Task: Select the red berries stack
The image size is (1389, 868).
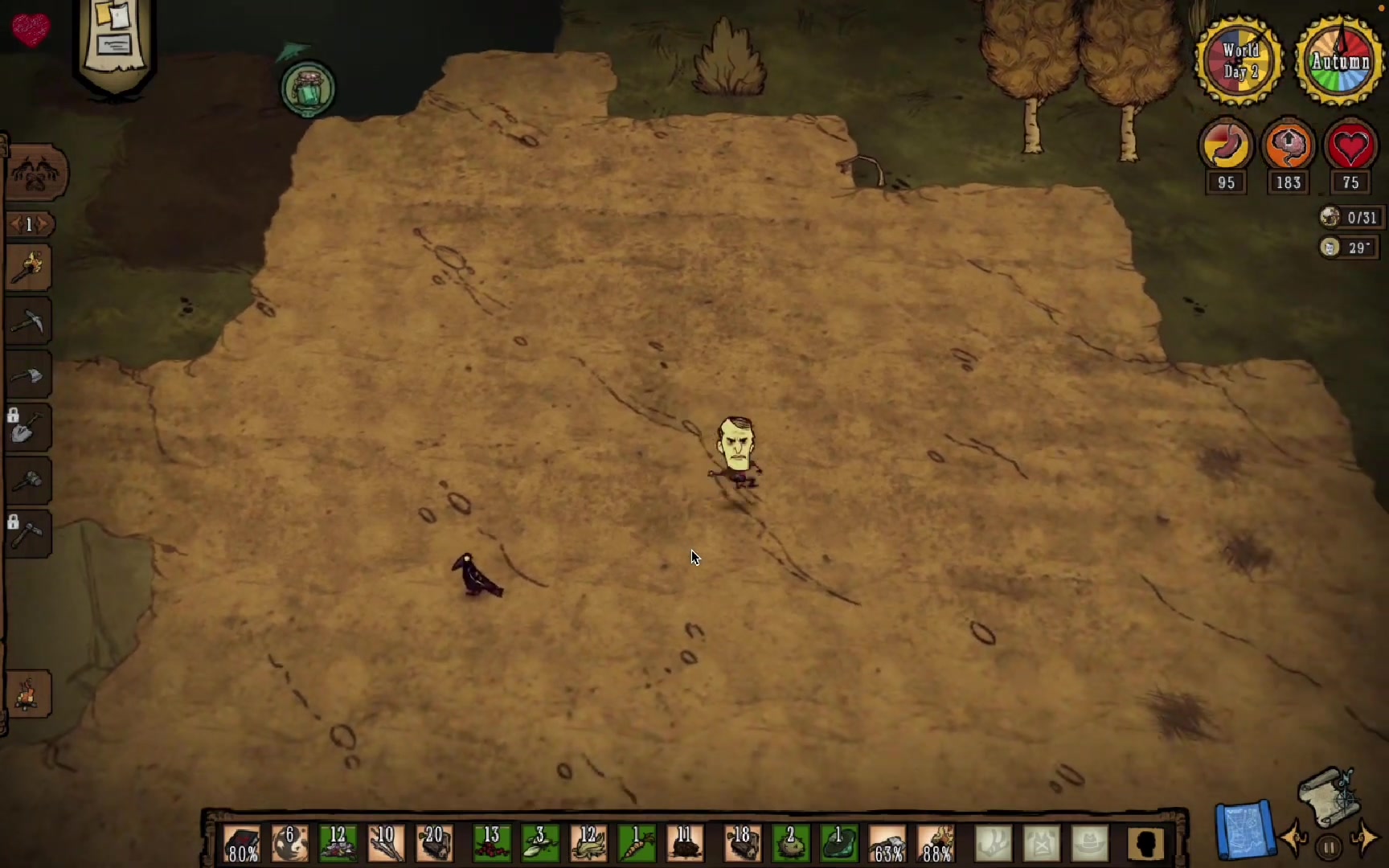Action: click(x=491, y=844)
